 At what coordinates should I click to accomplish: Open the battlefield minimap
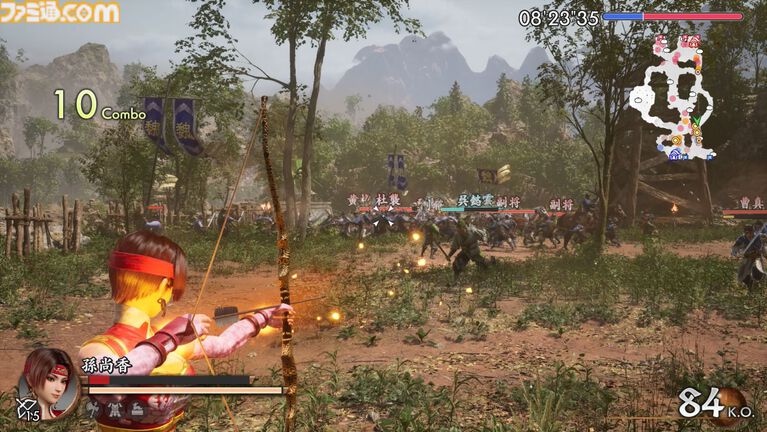[672, 97]
